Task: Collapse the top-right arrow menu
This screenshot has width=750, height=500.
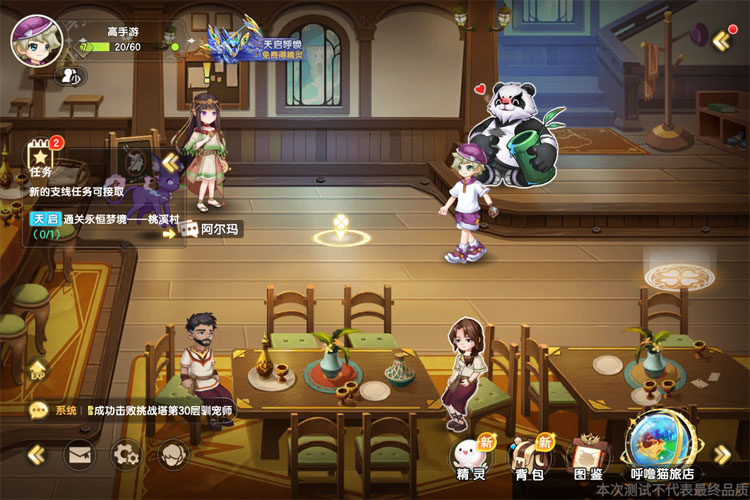Action: (722, 40)
